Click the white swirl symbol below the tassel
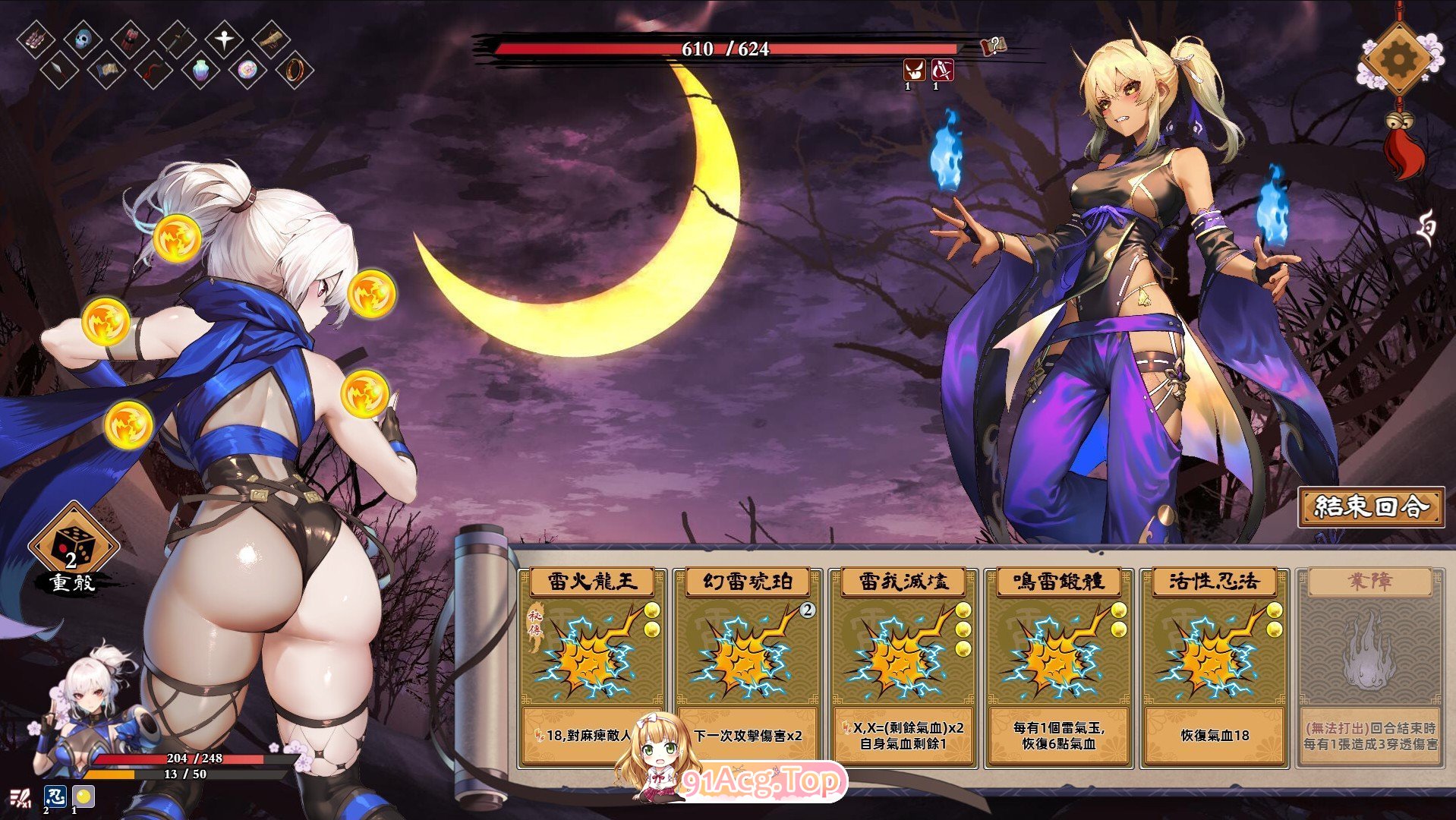 click(1426, 229)
